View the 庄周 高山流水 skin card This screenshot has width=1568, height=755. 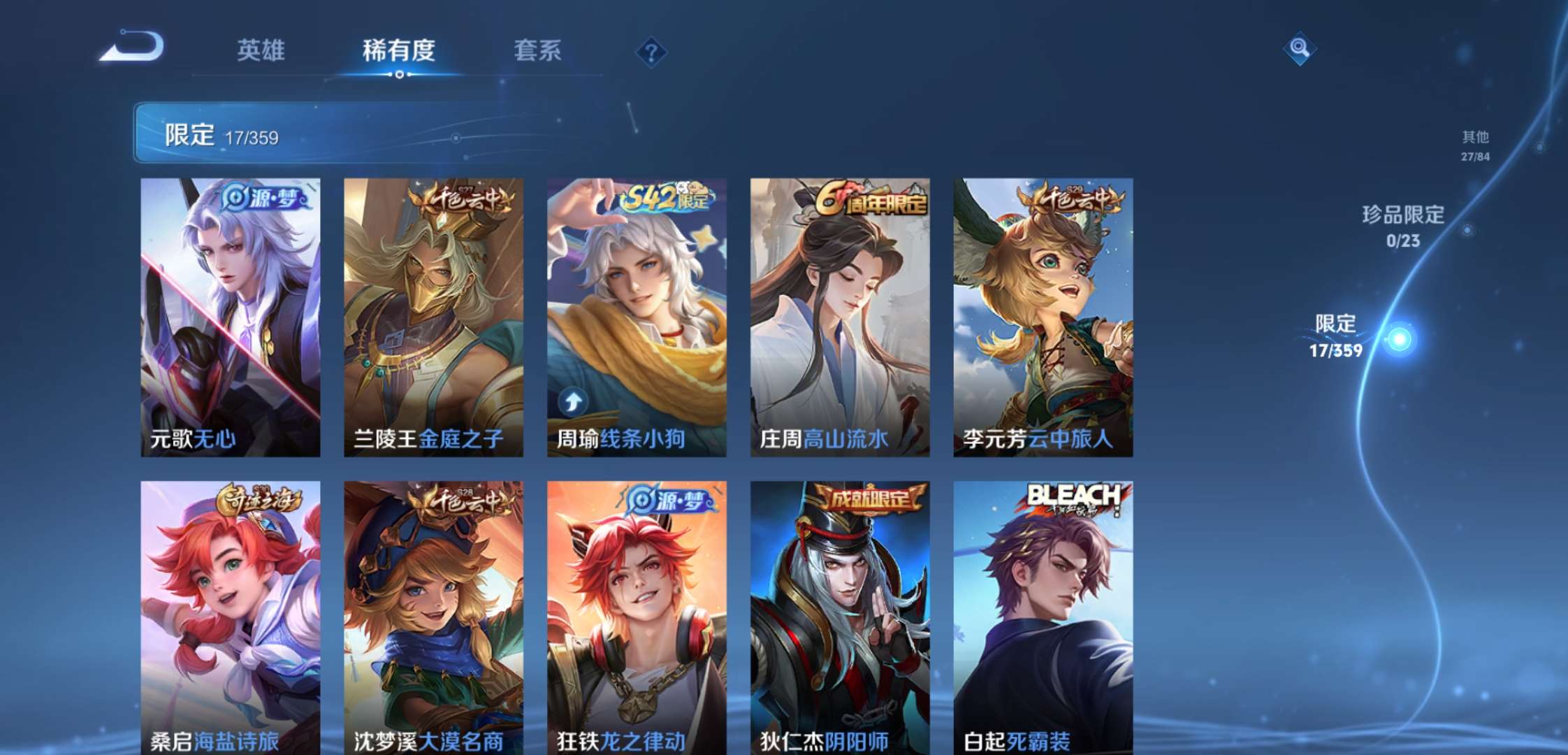click(840, 317)
